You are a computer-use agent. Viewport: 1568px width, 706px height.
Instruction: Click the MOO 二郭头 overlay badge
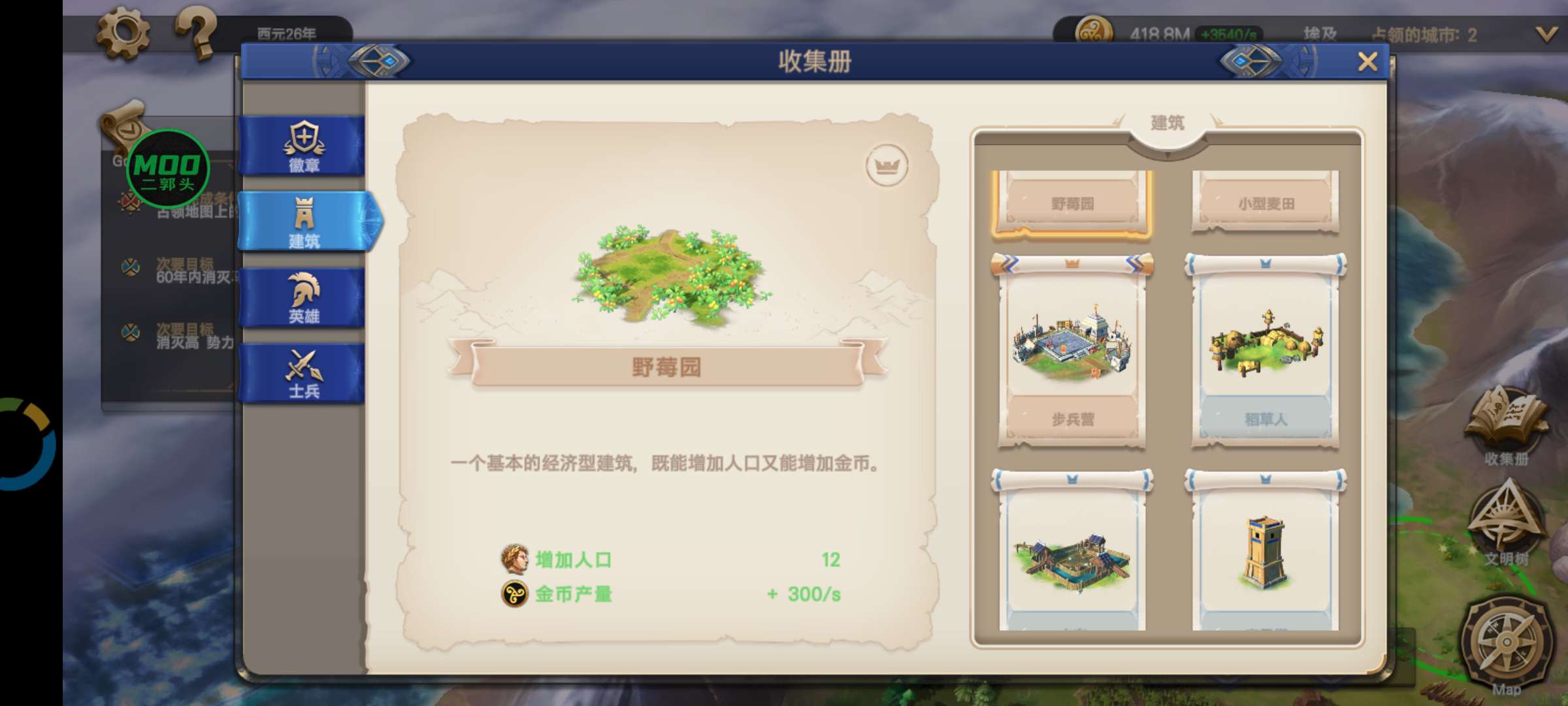click(x=168, y=169)
